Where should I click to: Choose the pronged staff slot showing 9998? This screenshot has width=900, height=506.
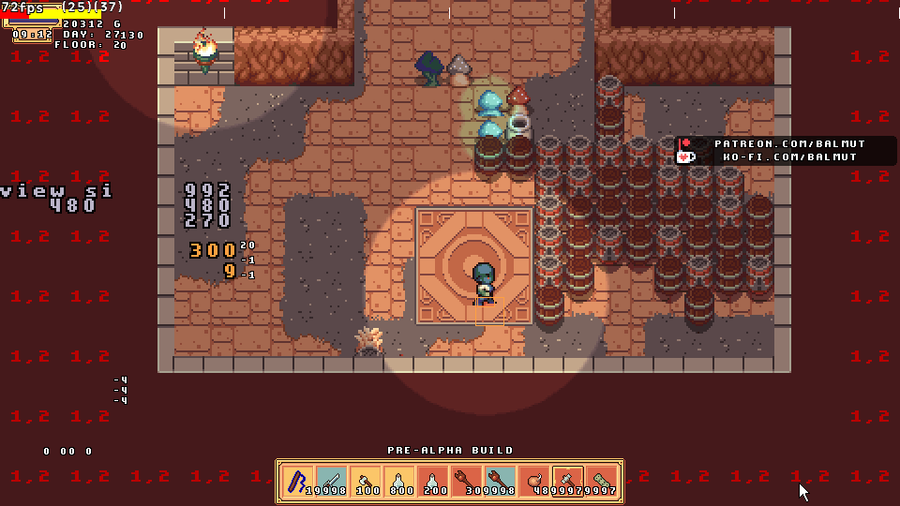500,482
